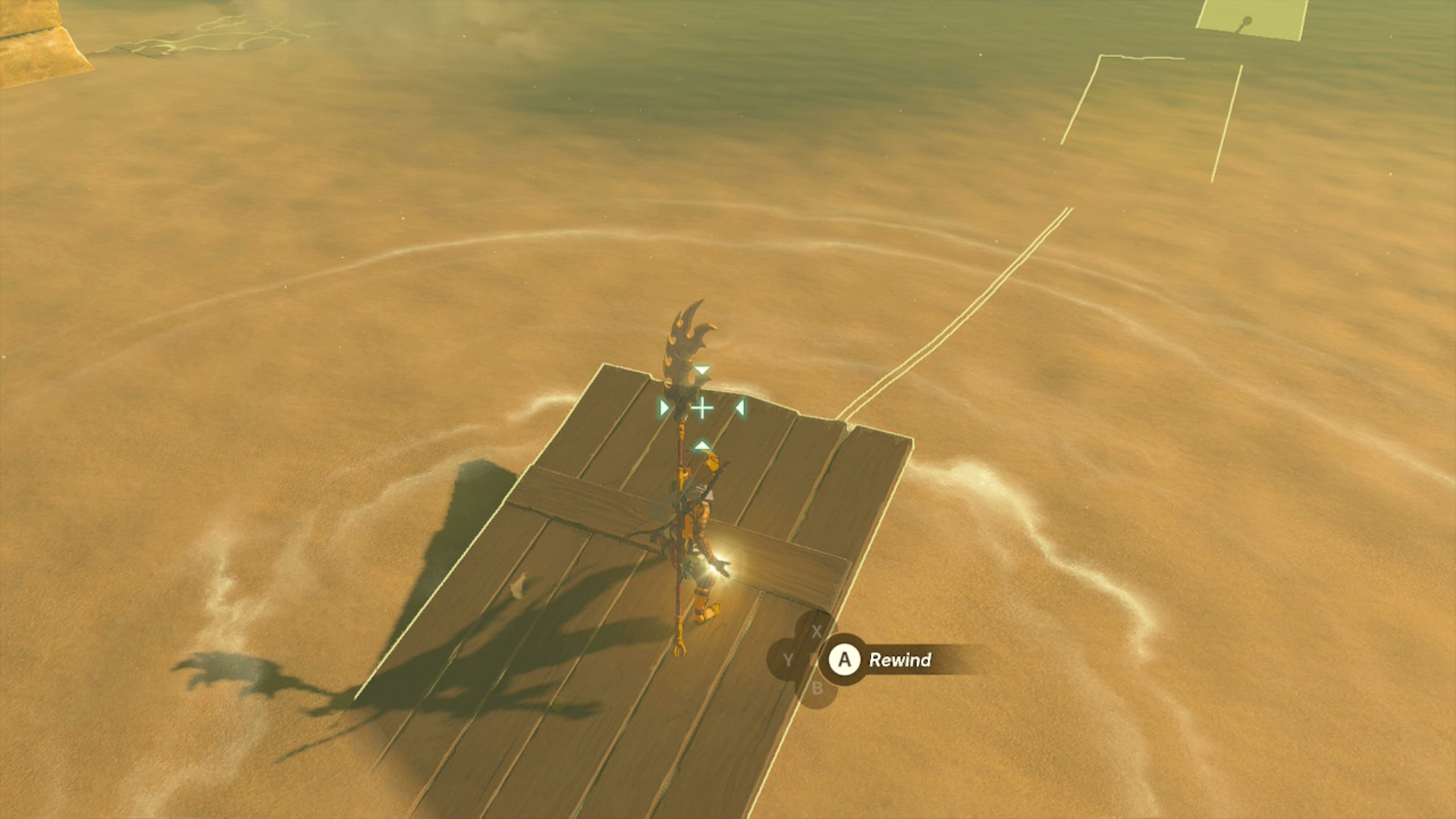Click the X button icon in the prompt cluster

[x=817, y=631]
